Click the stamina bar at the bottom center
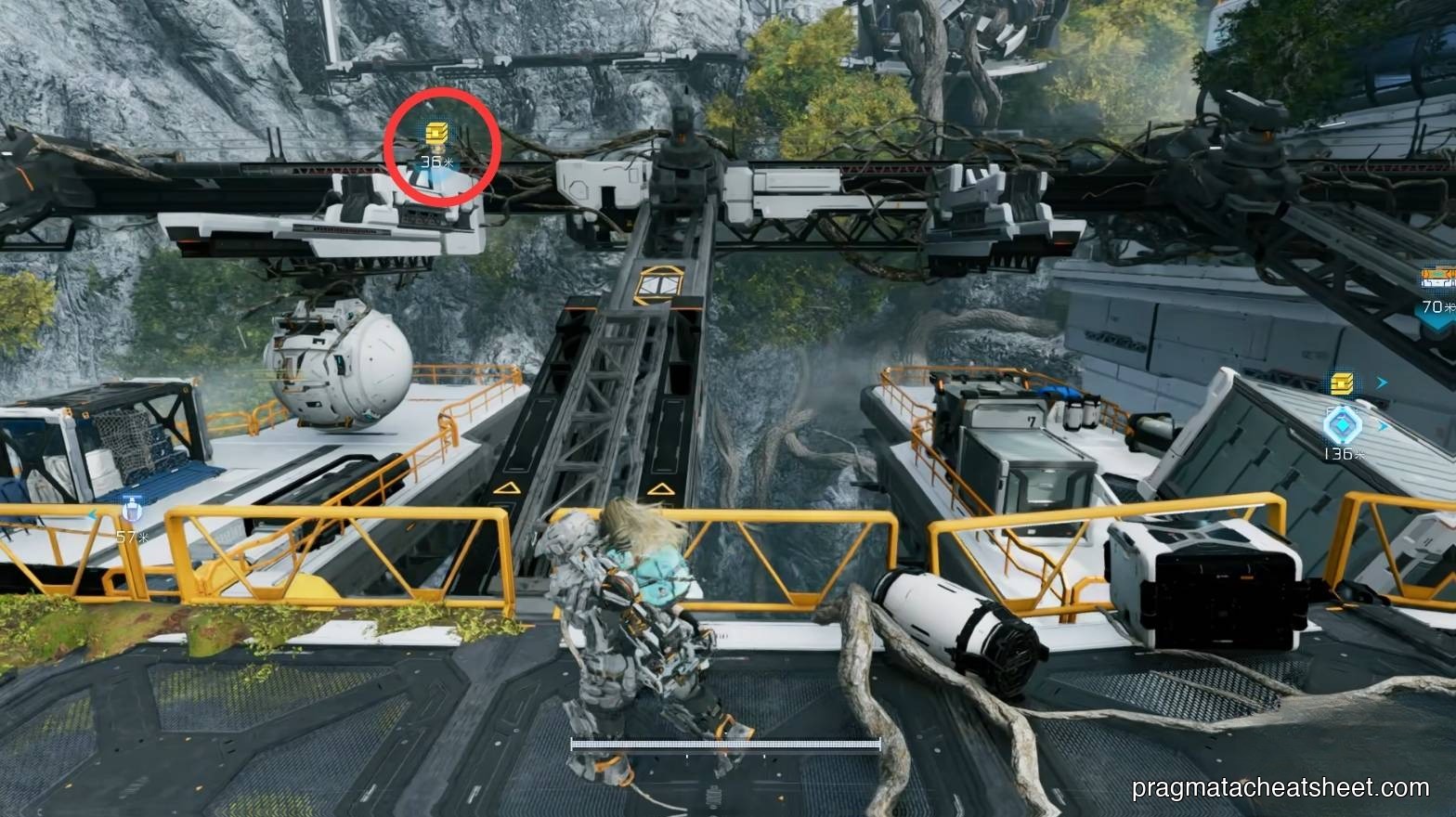The height and width of the screenshot is (817, 1456). pos(724,743)
